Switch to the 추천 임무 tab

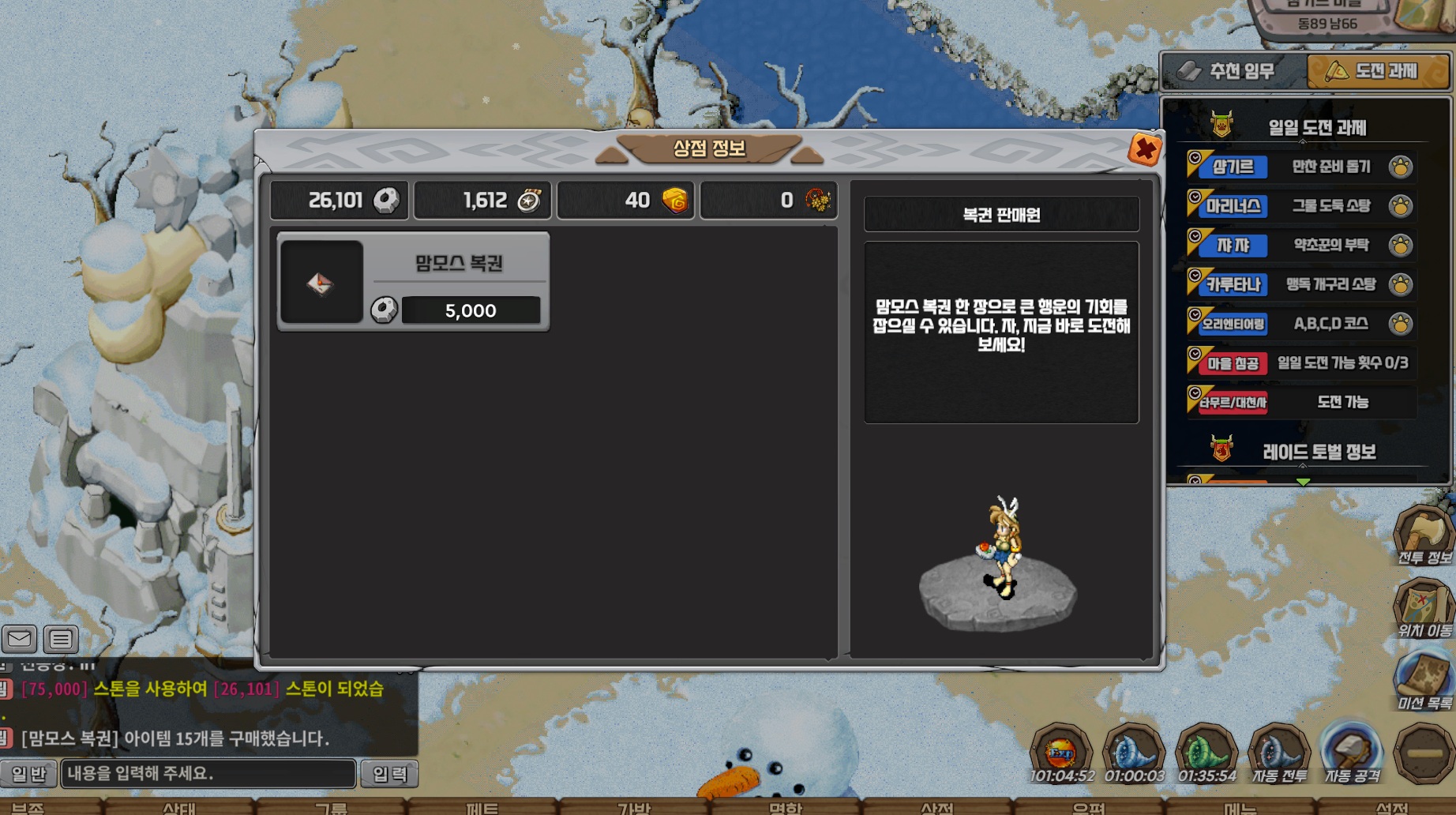1233,72
